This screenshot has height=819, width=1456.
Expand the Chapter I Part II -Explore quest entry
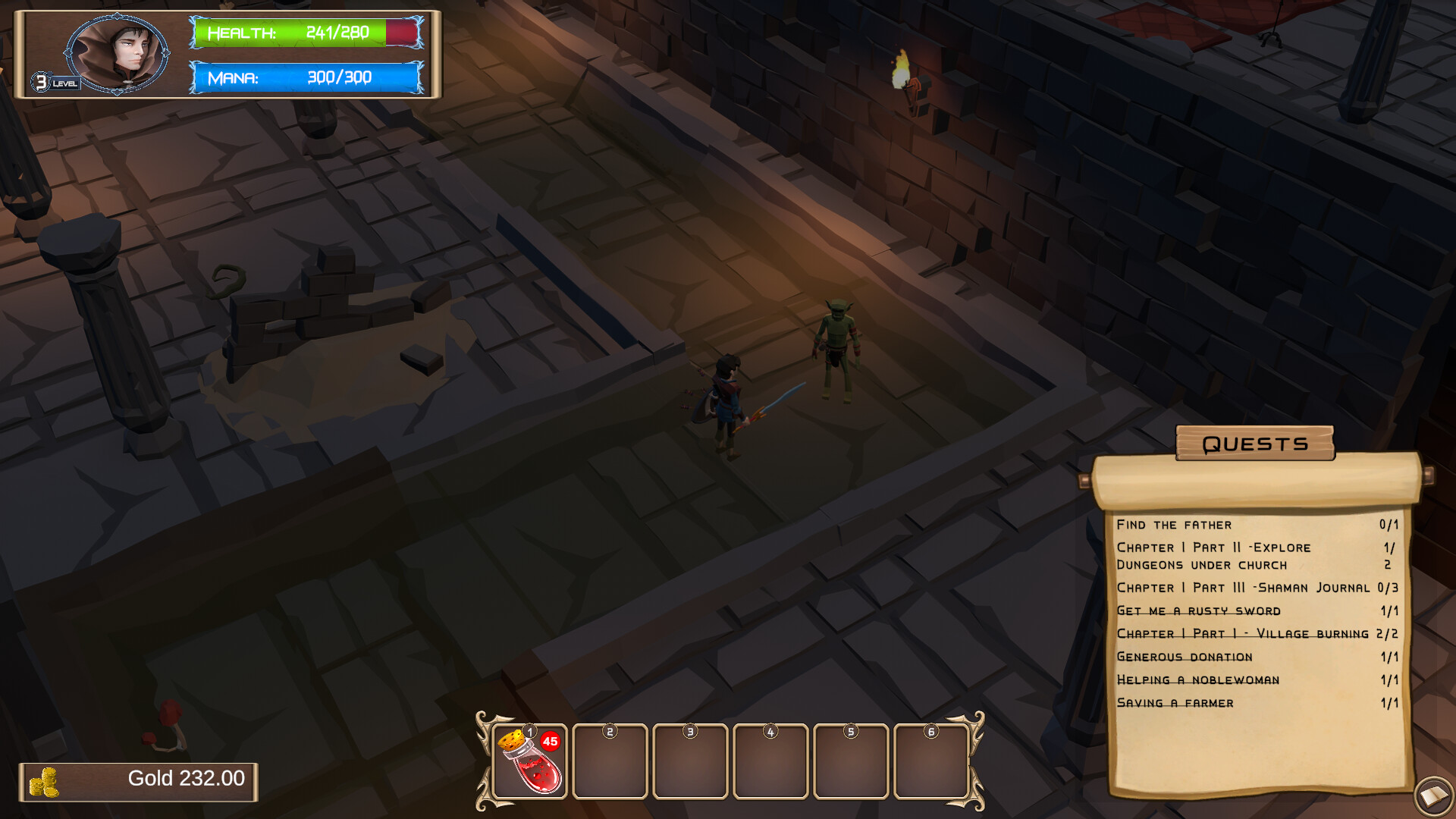[1213, 548]
